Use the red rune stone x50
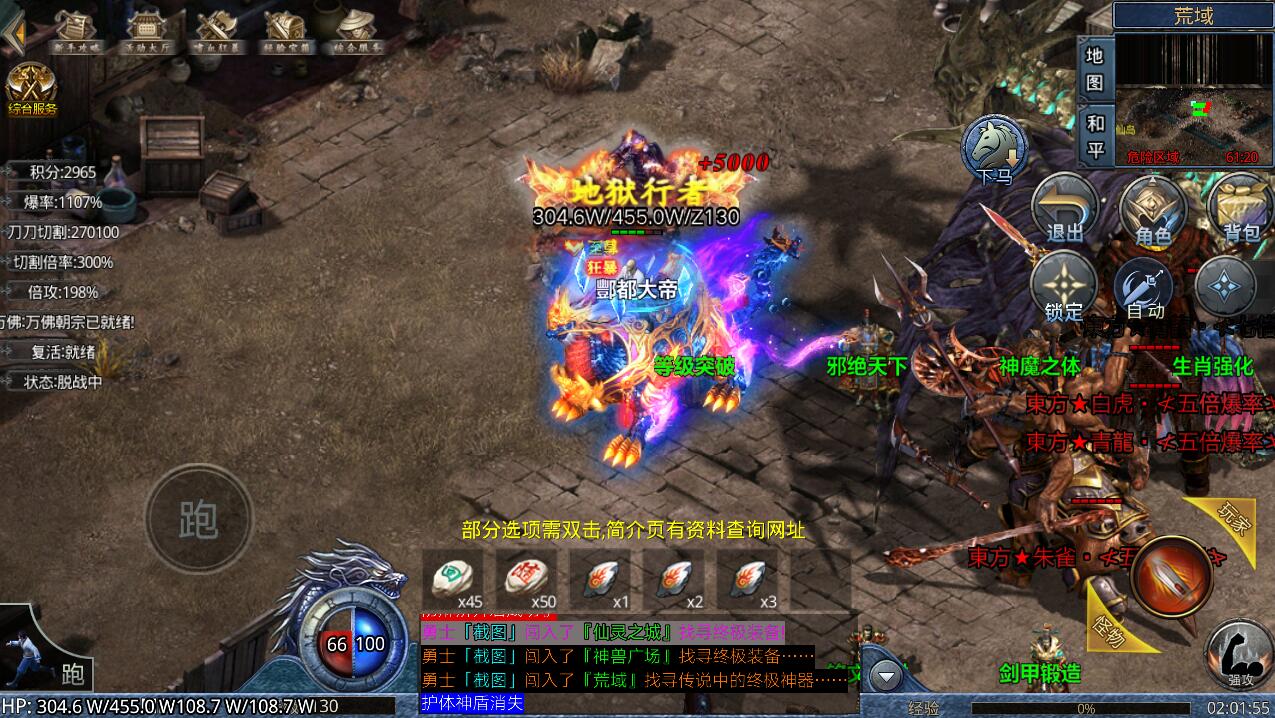The height and width of the screenshot is (718, 1275). coord(527,580)
